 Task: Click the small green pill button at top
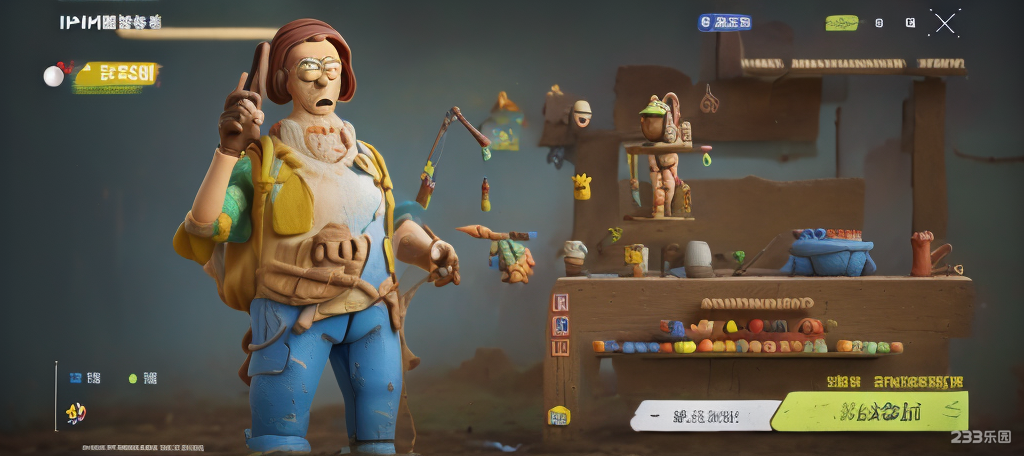pos(841,23)
